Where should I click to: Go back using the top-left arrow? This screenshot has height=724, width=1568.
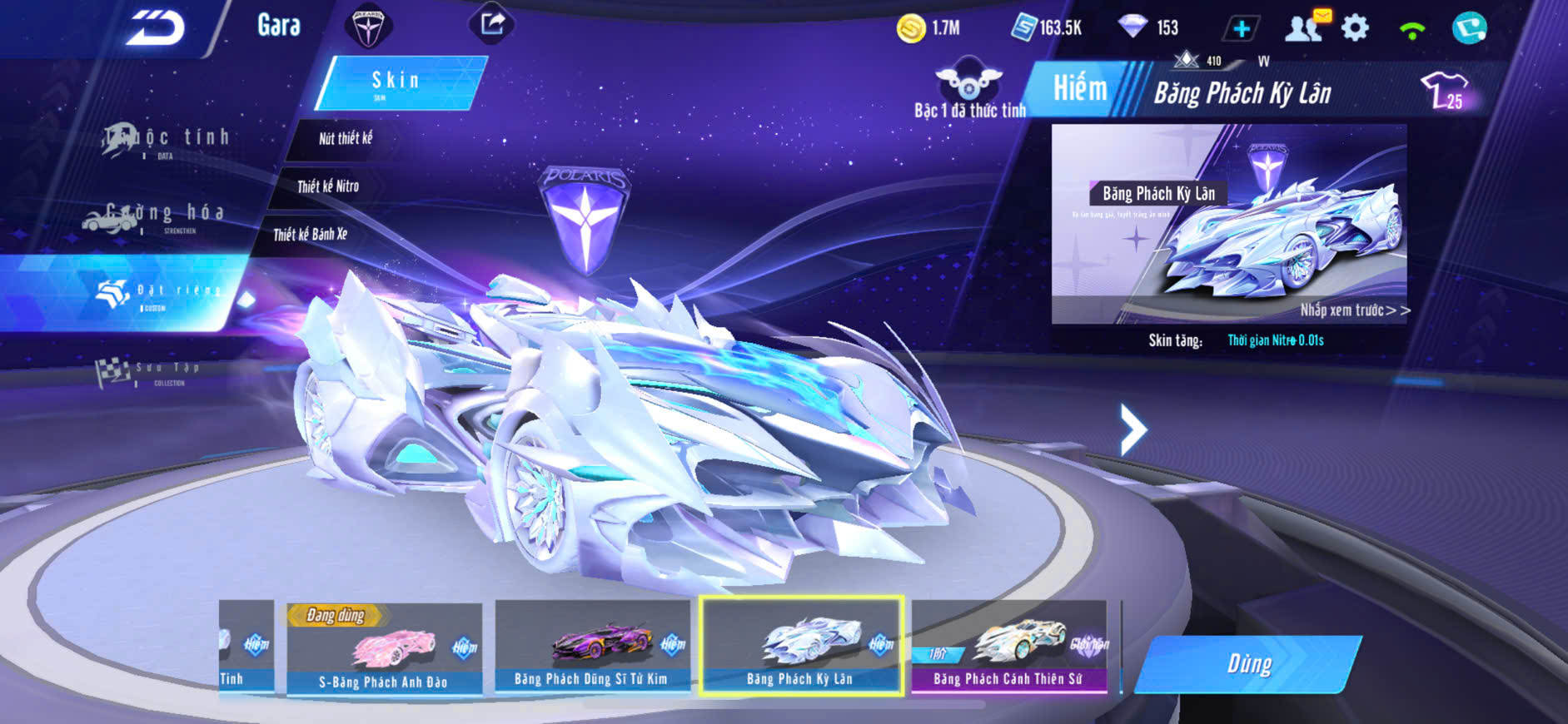coord(156,27)
